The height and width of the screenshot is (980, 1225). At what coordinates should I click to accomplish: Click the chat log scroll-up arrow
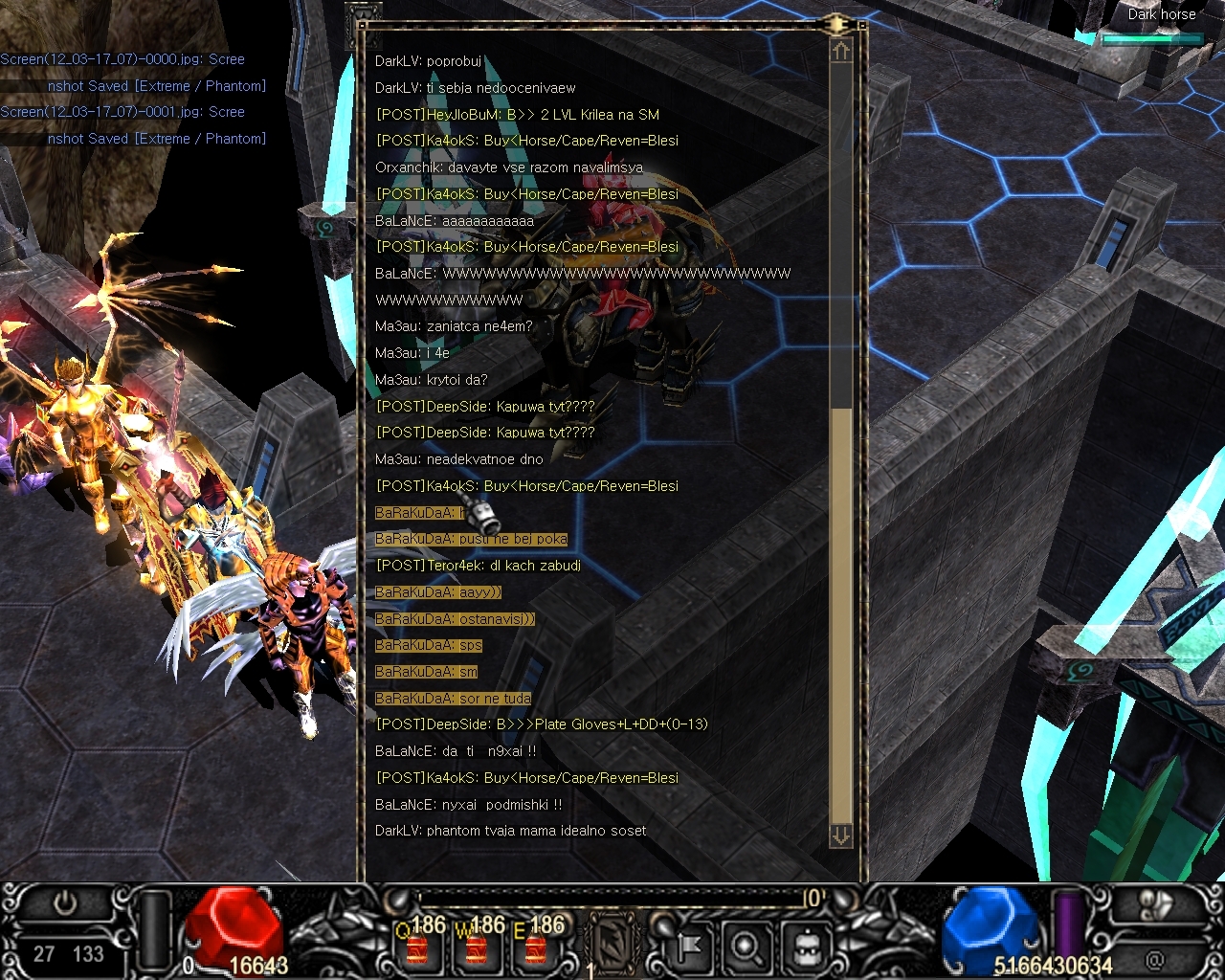(x=840, y=52)
